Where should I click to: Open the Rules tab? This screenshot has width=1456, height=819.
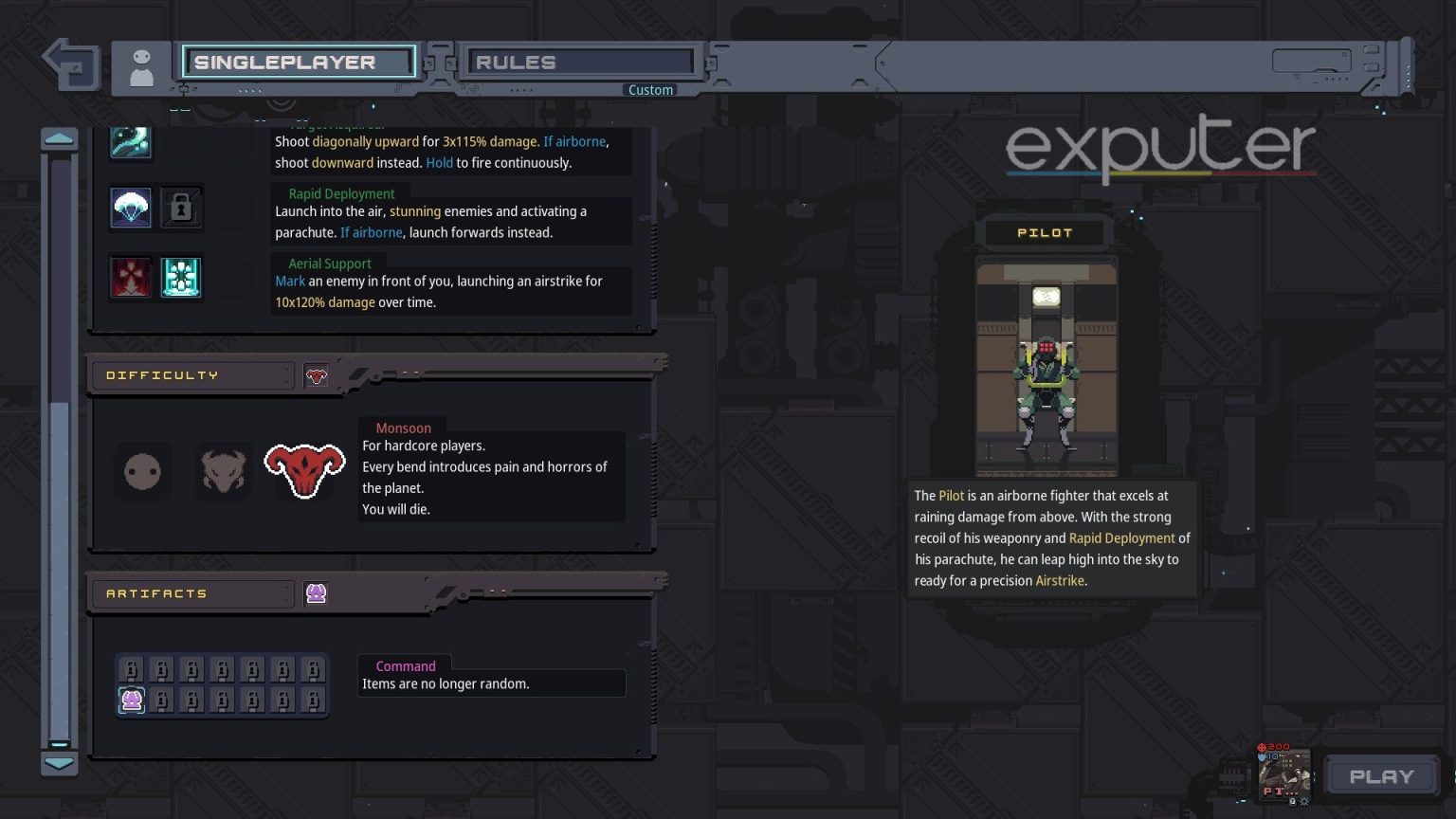tap(580, 62)
